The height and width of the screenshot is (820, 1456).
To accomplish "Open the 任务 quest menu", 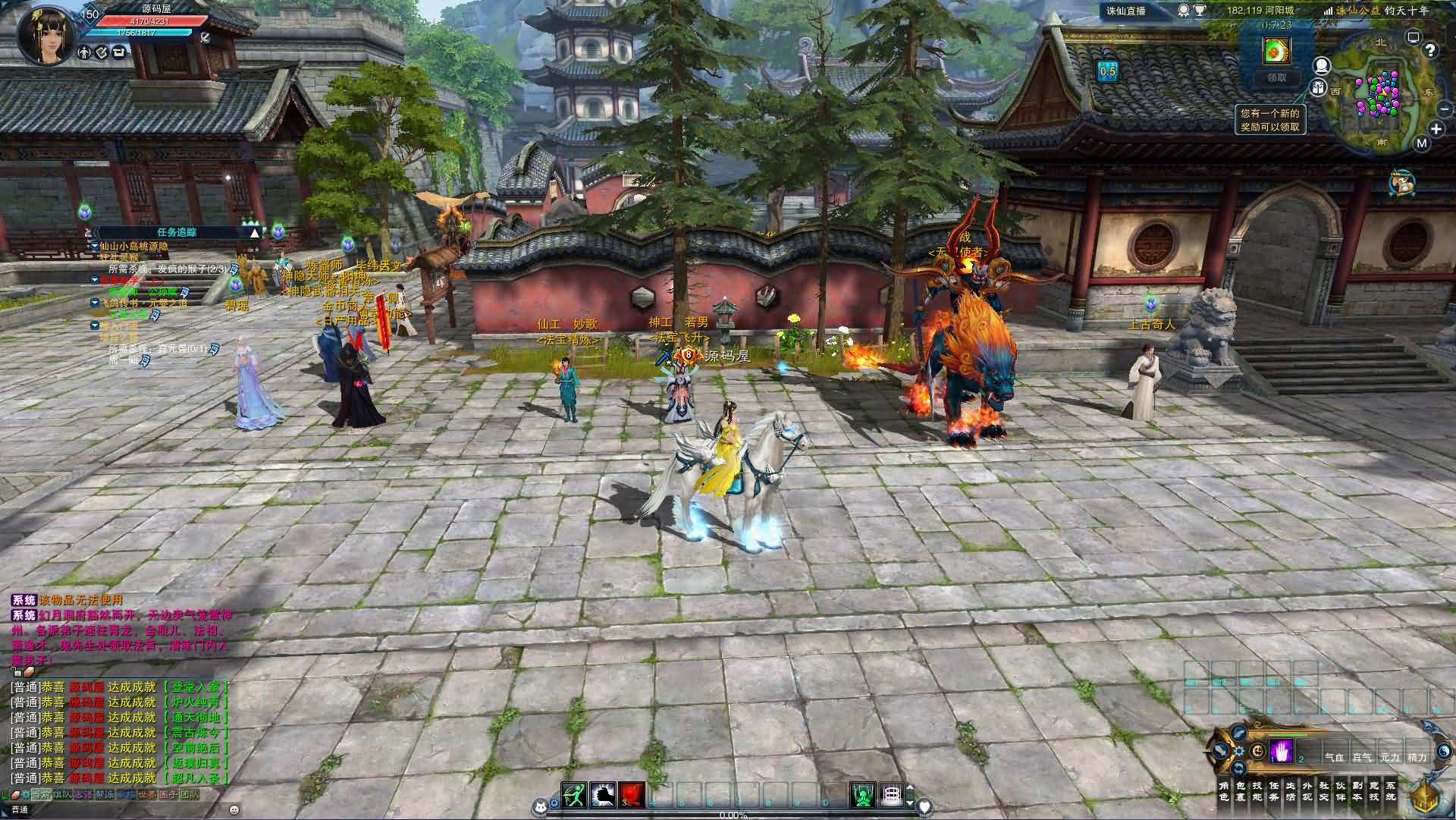I will click(1273, 791).
